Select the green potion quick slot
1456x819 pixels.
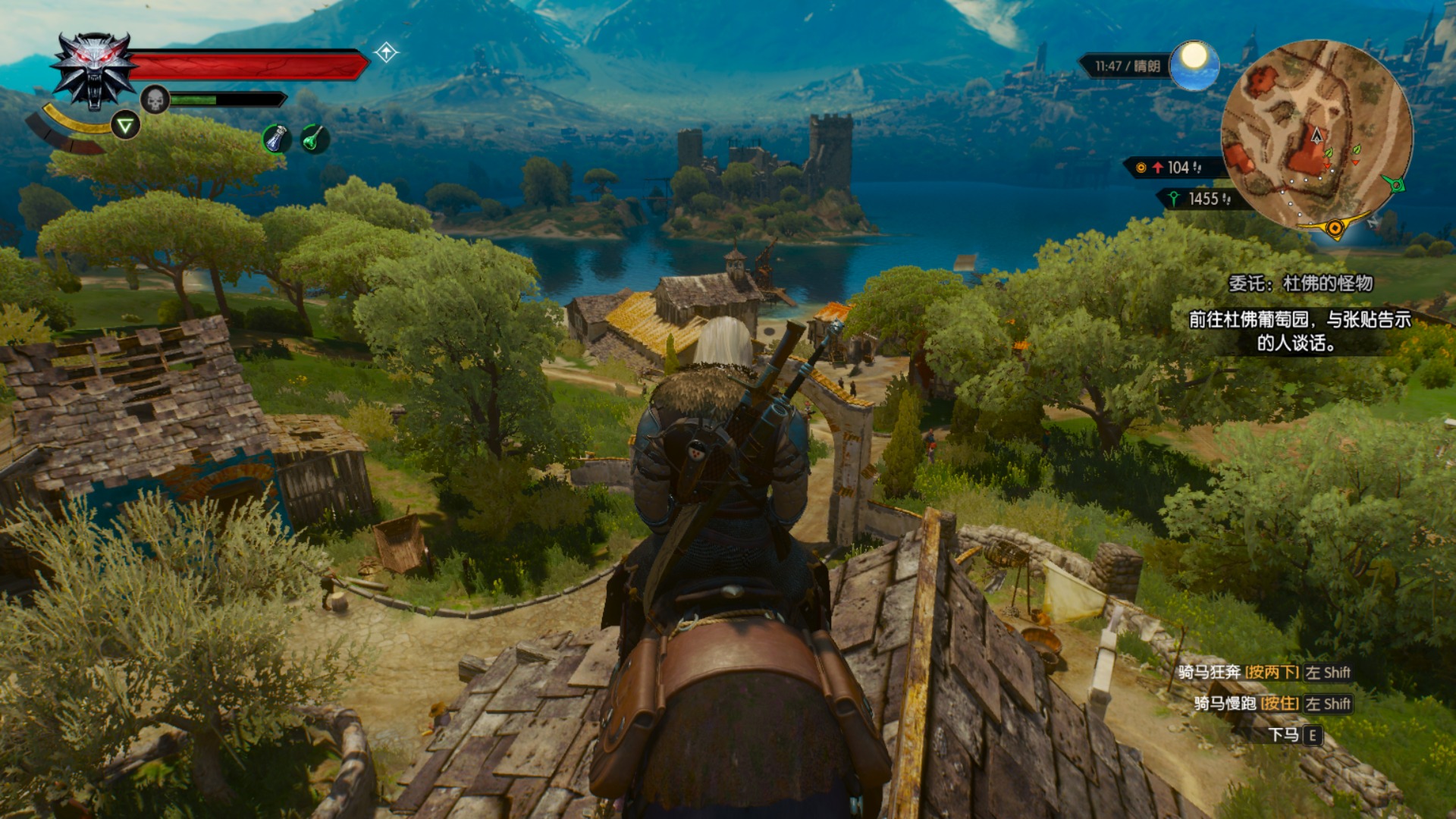[x=313, y=139]
